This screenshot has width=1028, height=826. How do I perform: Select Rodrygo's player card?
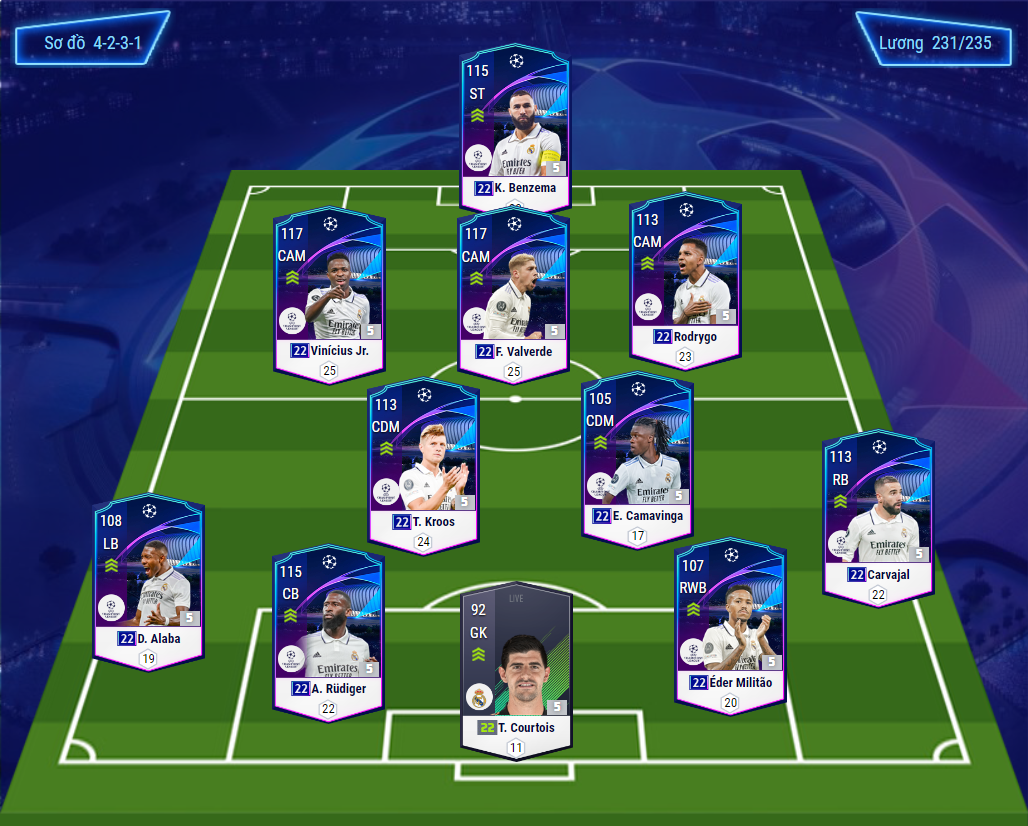tap(685, 278)
